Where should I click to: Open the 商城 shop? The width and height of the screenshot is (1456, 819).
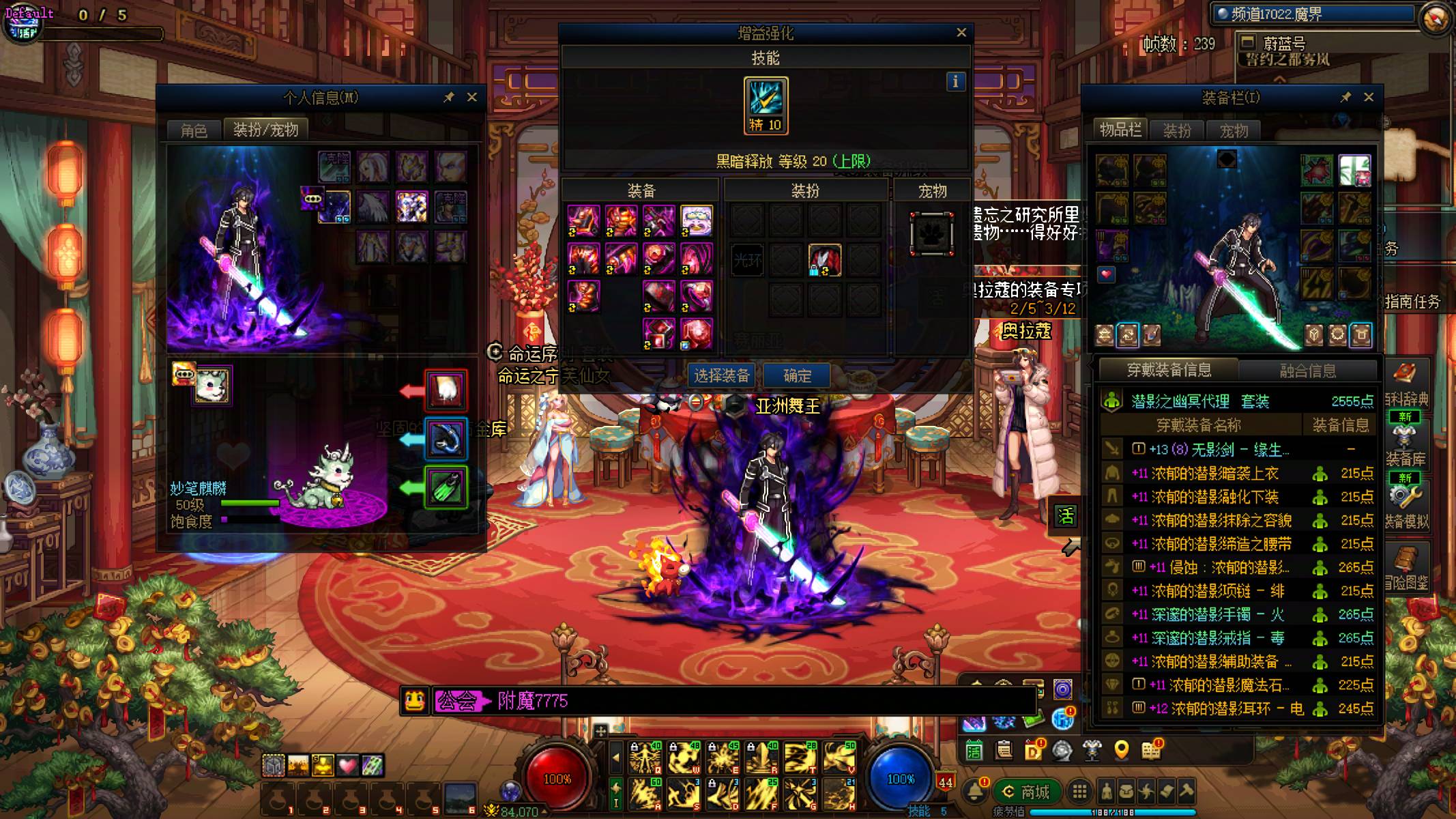[1026, 792]
